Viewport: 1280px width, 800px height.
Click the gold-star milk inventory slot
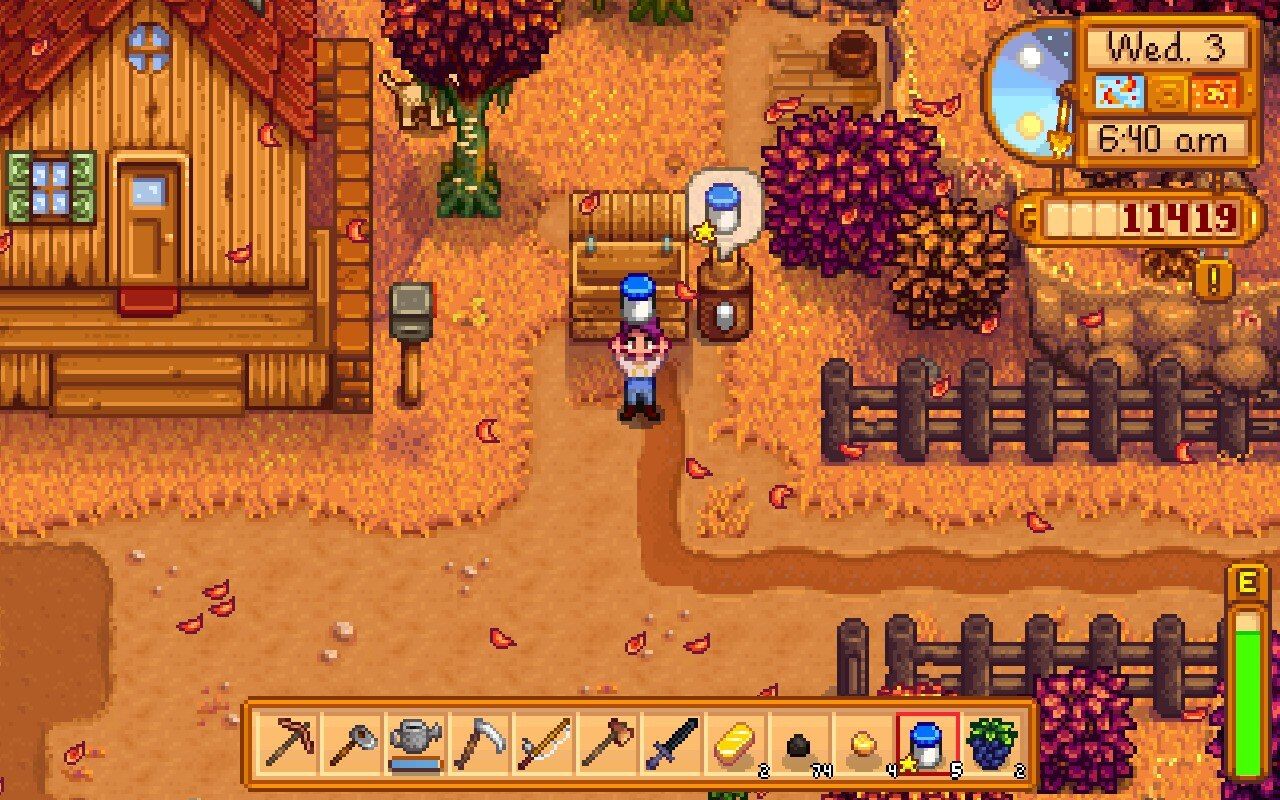click(927, 744)
